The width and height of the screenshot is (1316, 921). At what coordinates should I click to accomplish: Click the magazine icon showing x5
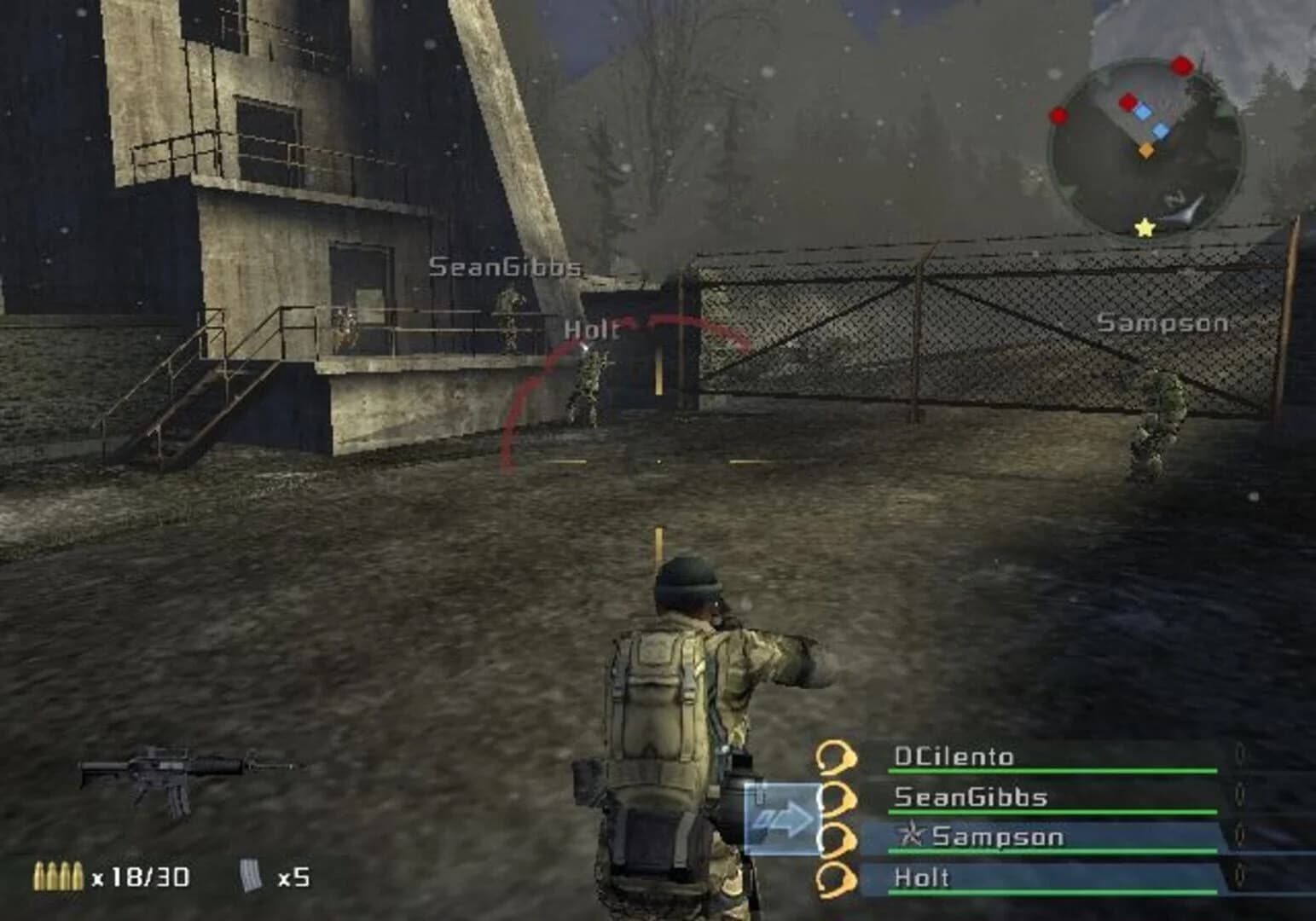coord(250,873)
